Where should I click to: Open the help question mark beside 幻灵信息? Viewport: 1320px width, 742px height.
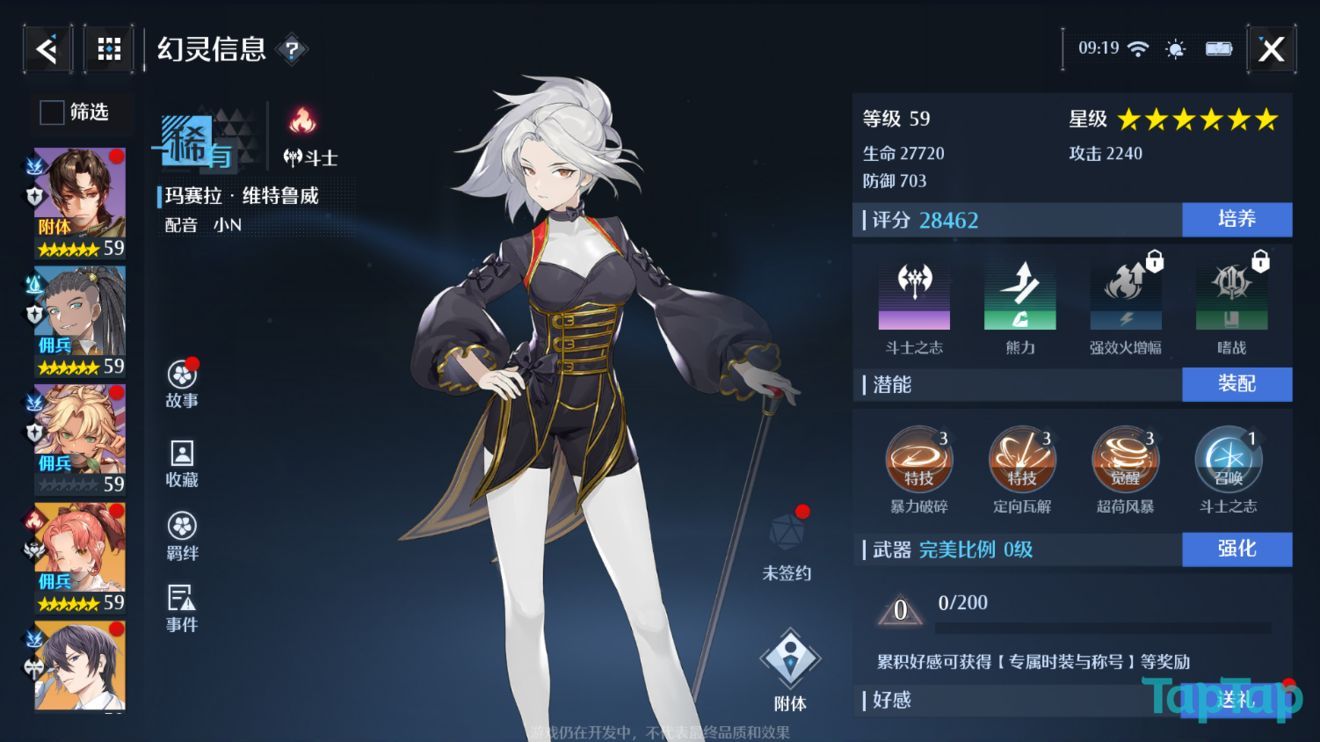[x=290, y=48]
